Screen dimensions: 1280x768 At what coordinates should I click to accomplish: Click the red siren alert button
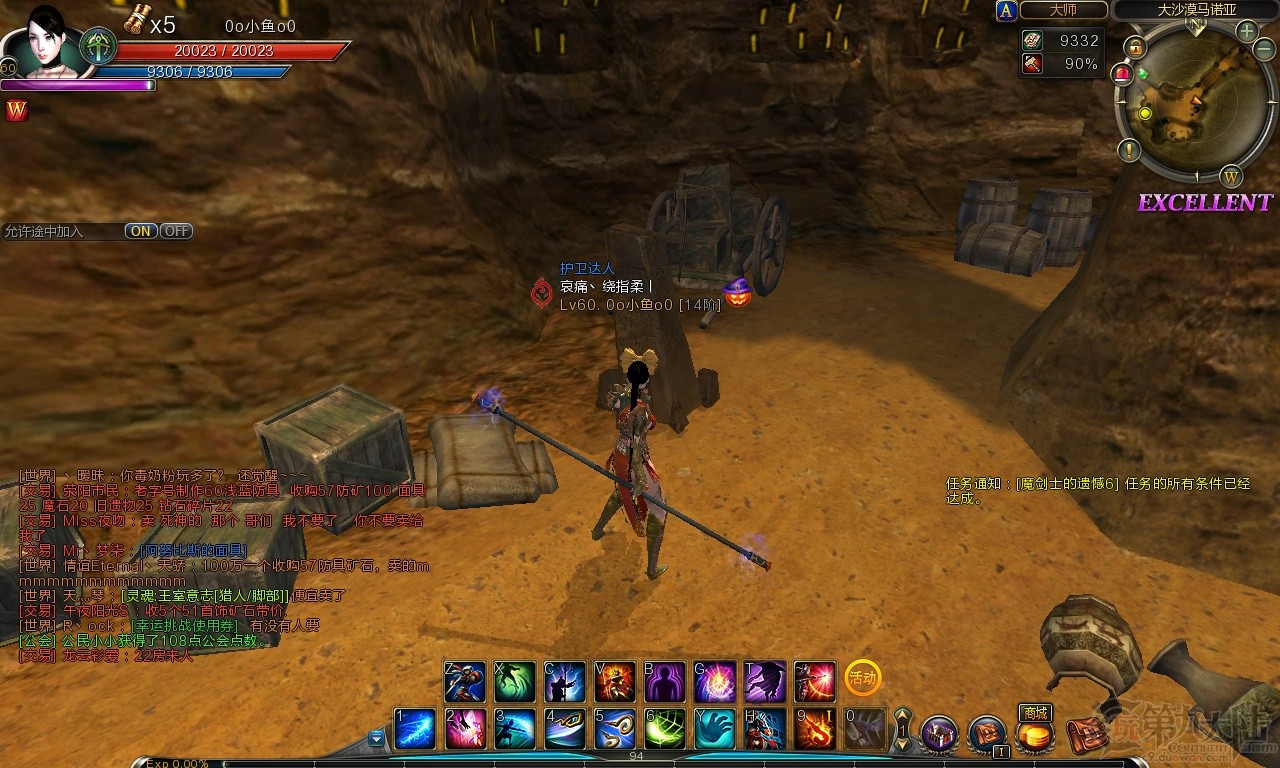coord(1122,73)
